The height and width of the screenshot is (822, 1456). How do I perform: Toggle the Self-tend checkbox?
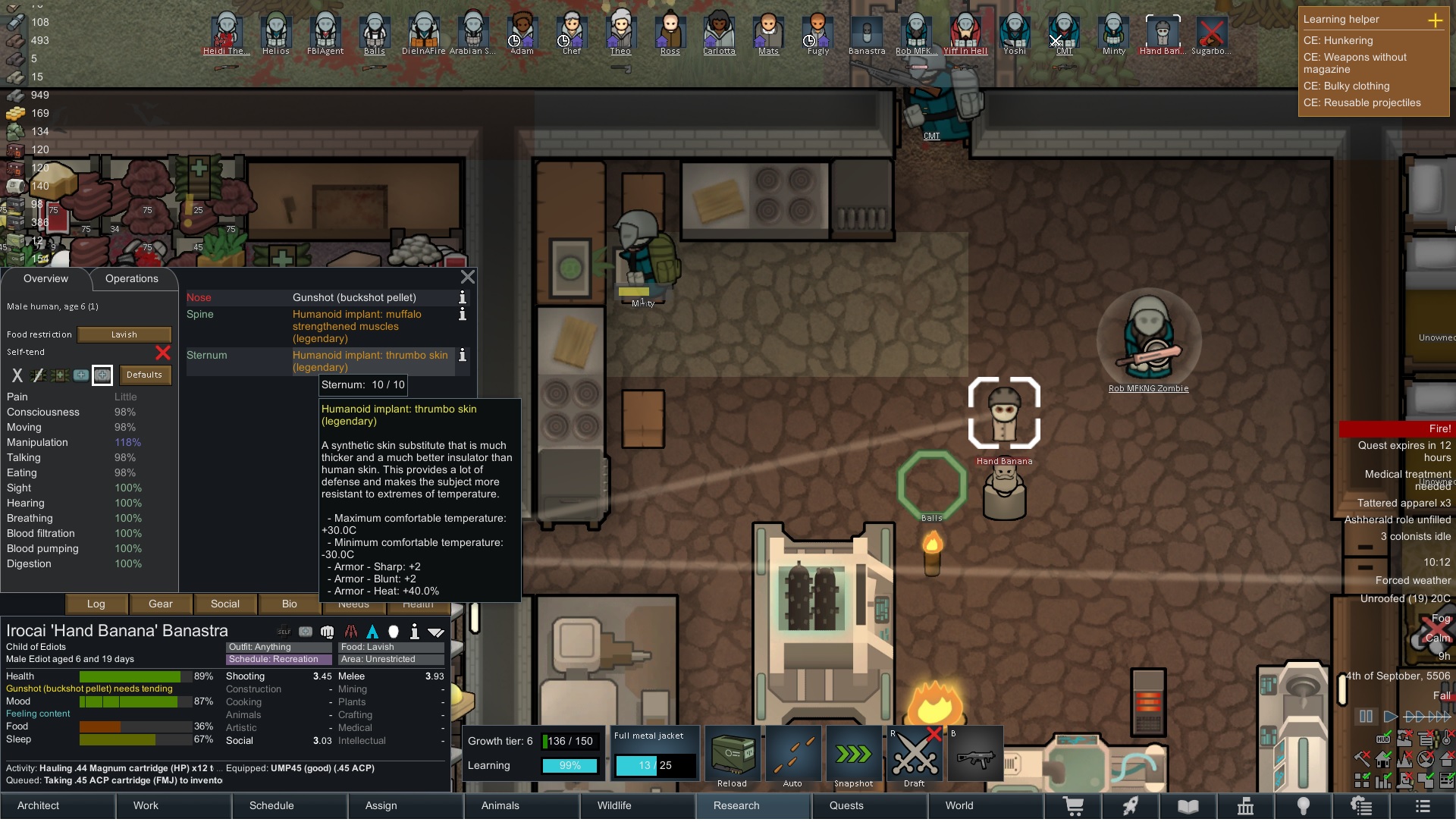[x=162, y=353]
